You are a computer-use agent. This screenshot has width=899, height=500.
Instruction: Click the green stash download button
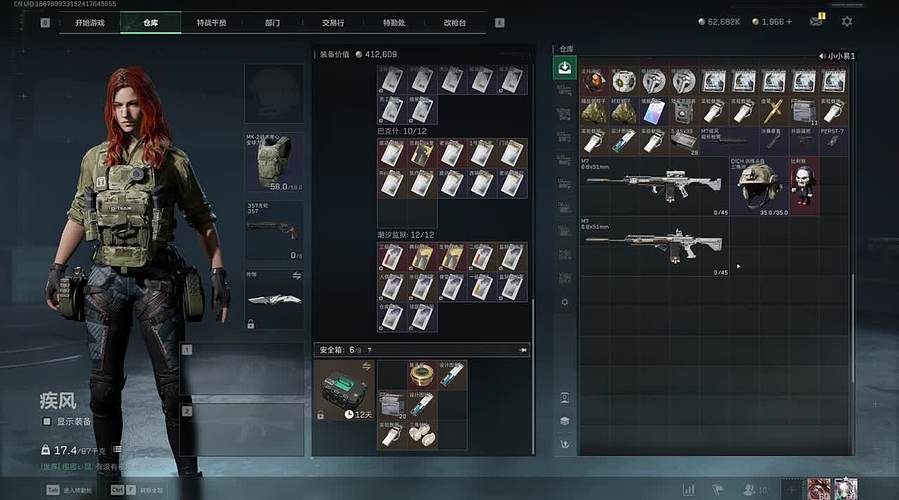[565, 68]
